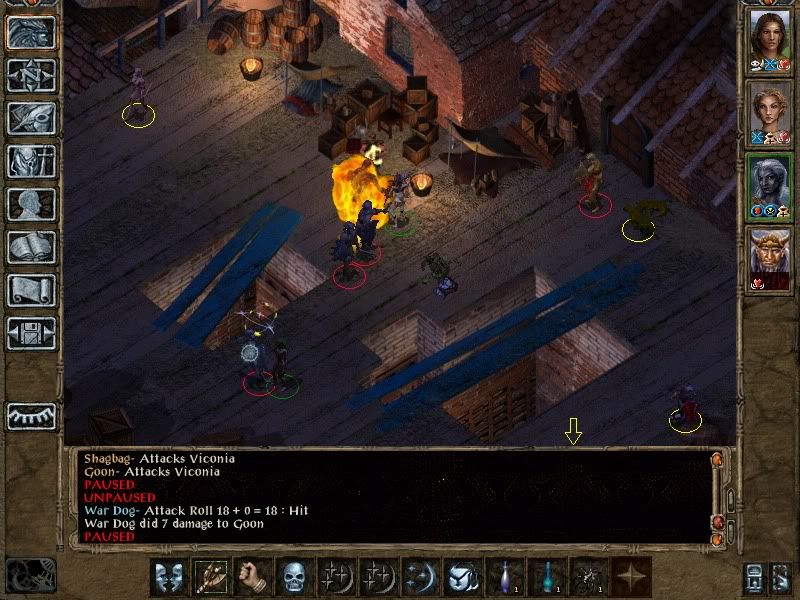Select the blonde woman's portrait
The height and width of the screenshot is (600, 800).
pyautogui.click(x=769, y=113)
